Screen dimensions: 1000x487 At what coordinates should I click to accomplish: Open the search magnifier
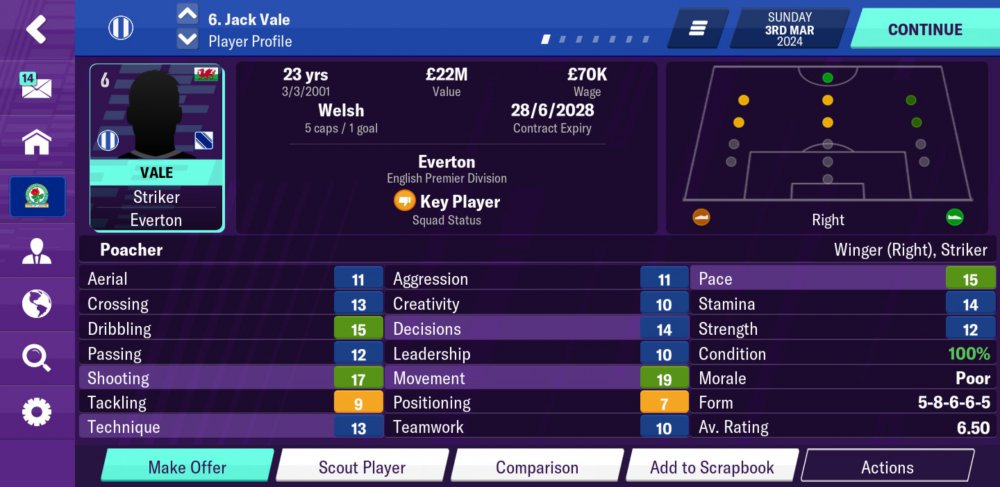click(x=36, y=357)
